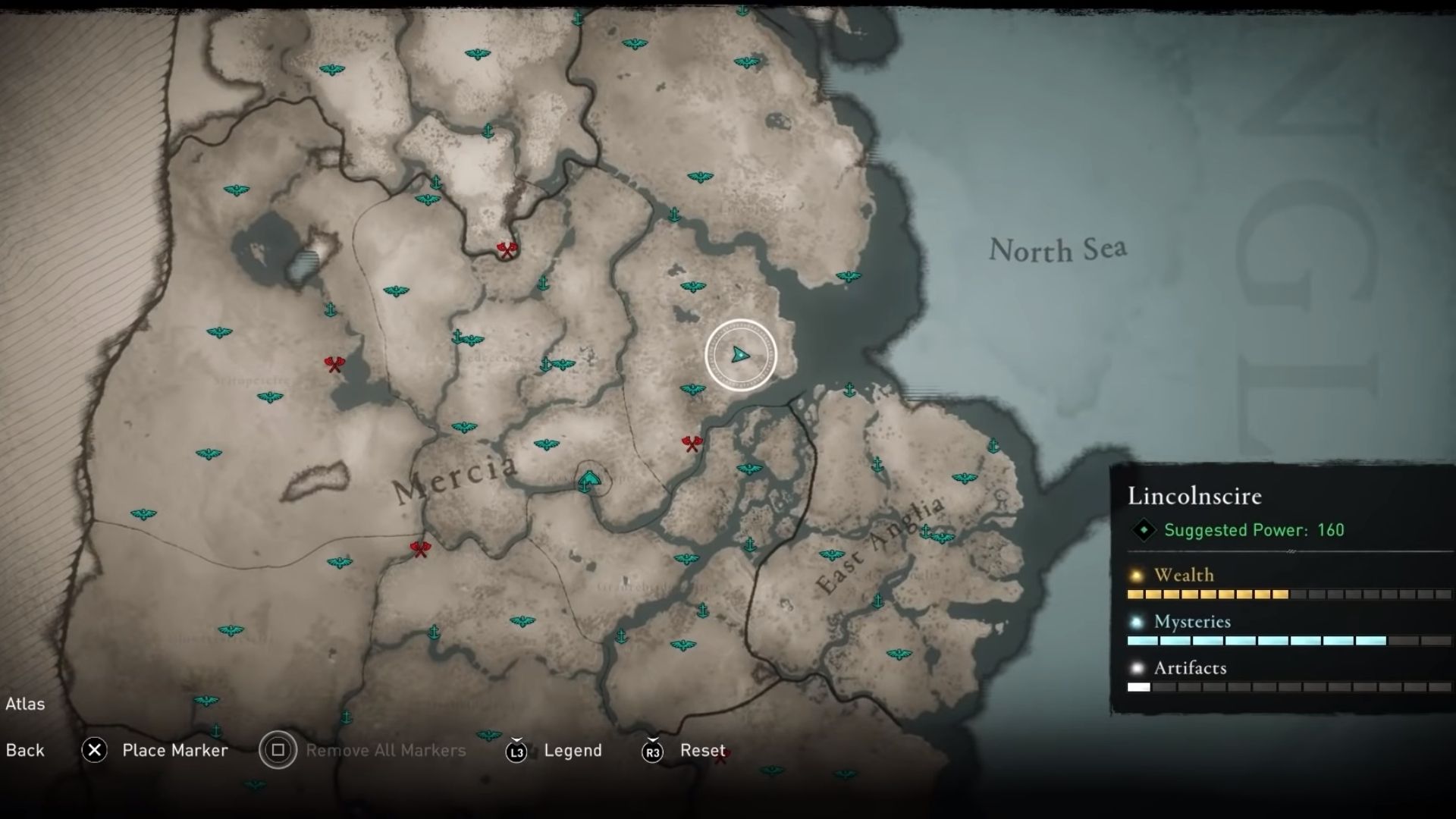Screen dimensions: 1456x819
Task: Click the Back button
Action: coord(25,750)
